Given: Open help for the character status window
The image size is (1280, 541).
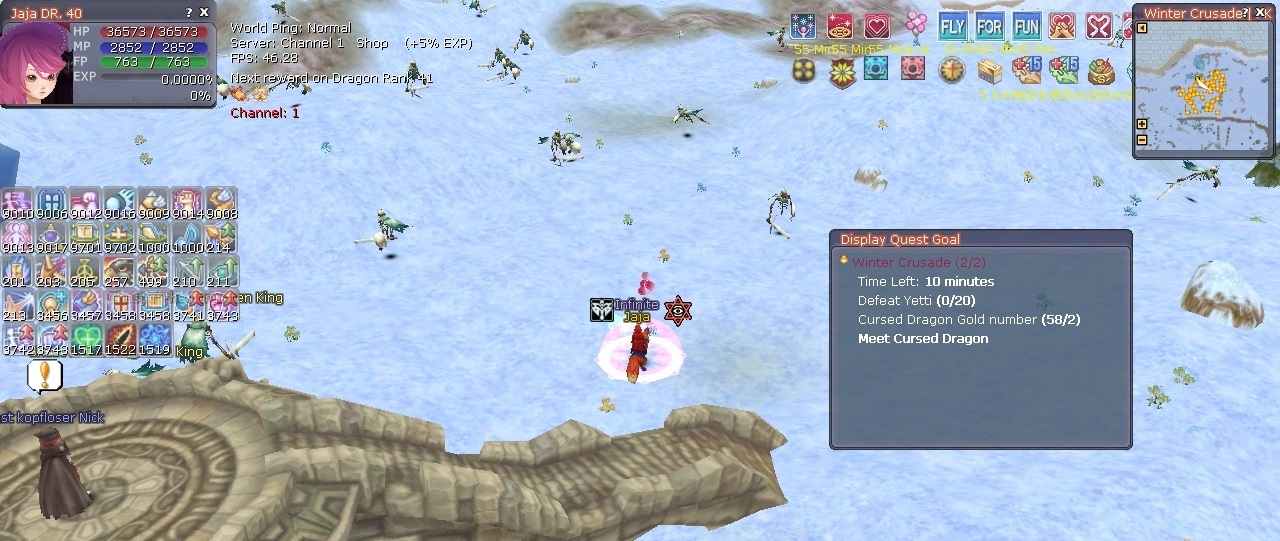Looking at the screenshot, I should (189, 12).
